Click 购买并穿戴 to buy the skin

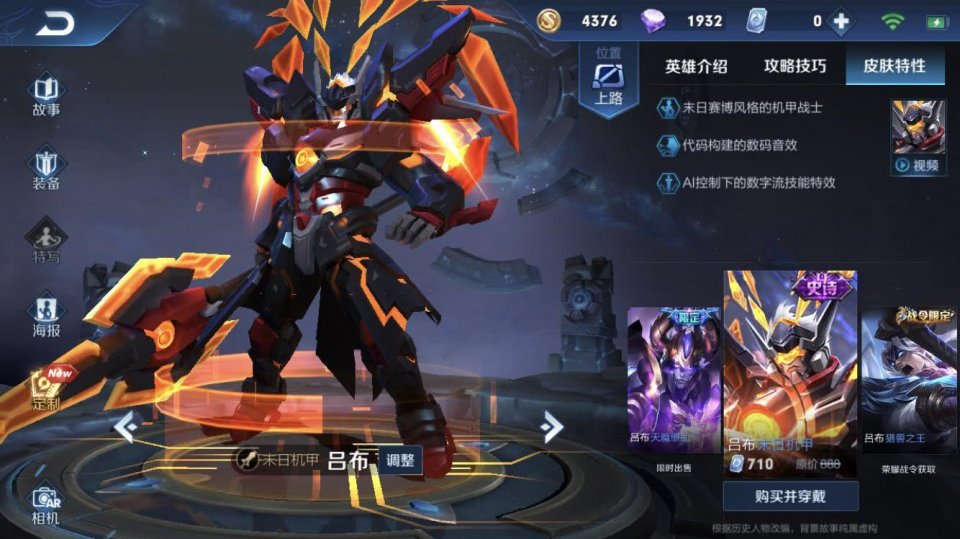point(790,496)
